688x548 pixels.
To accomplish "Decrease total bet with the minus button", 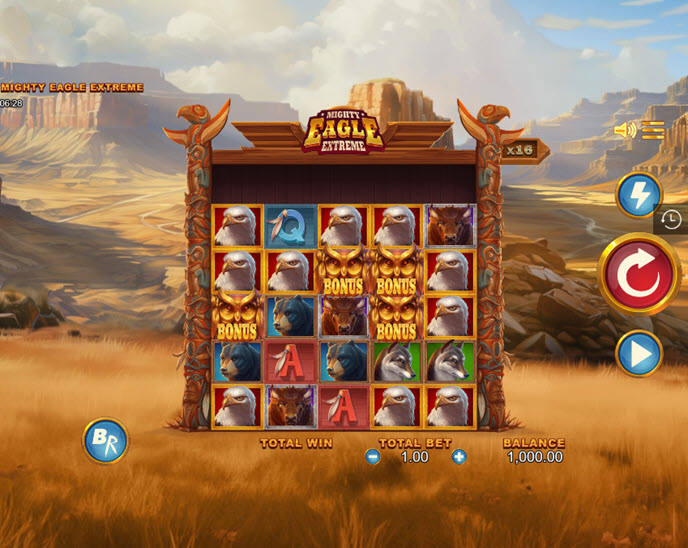I will click(x=373, y=457).
